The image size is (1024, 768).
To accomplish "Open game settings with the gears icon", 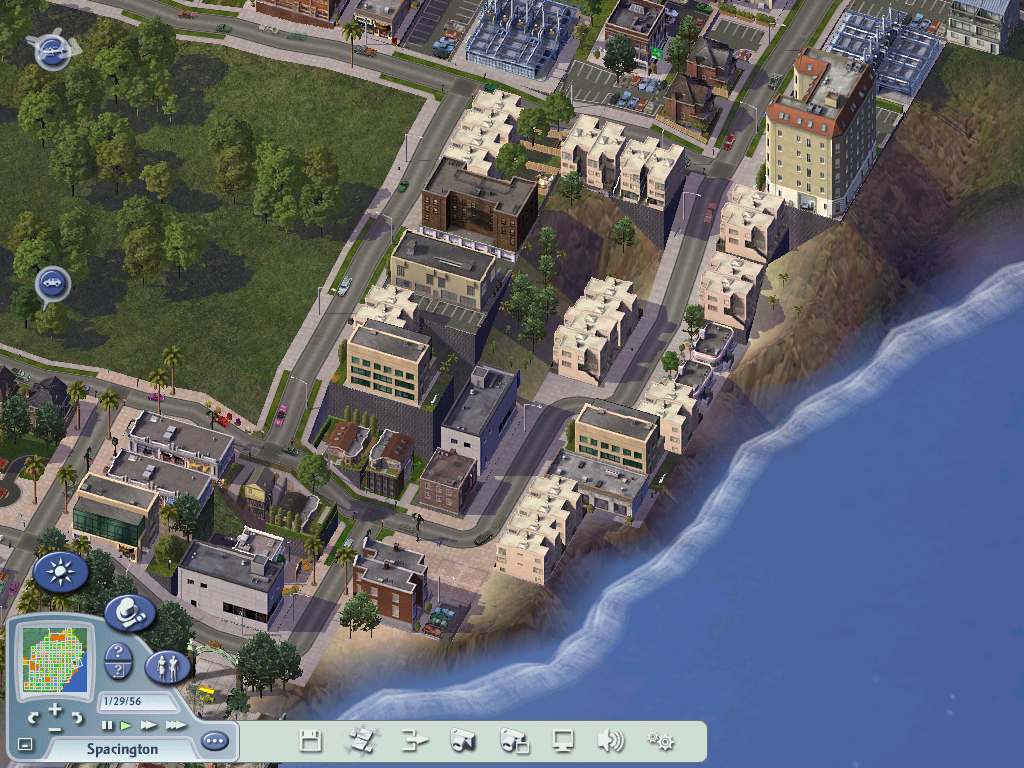I will (x=660, y=741).
